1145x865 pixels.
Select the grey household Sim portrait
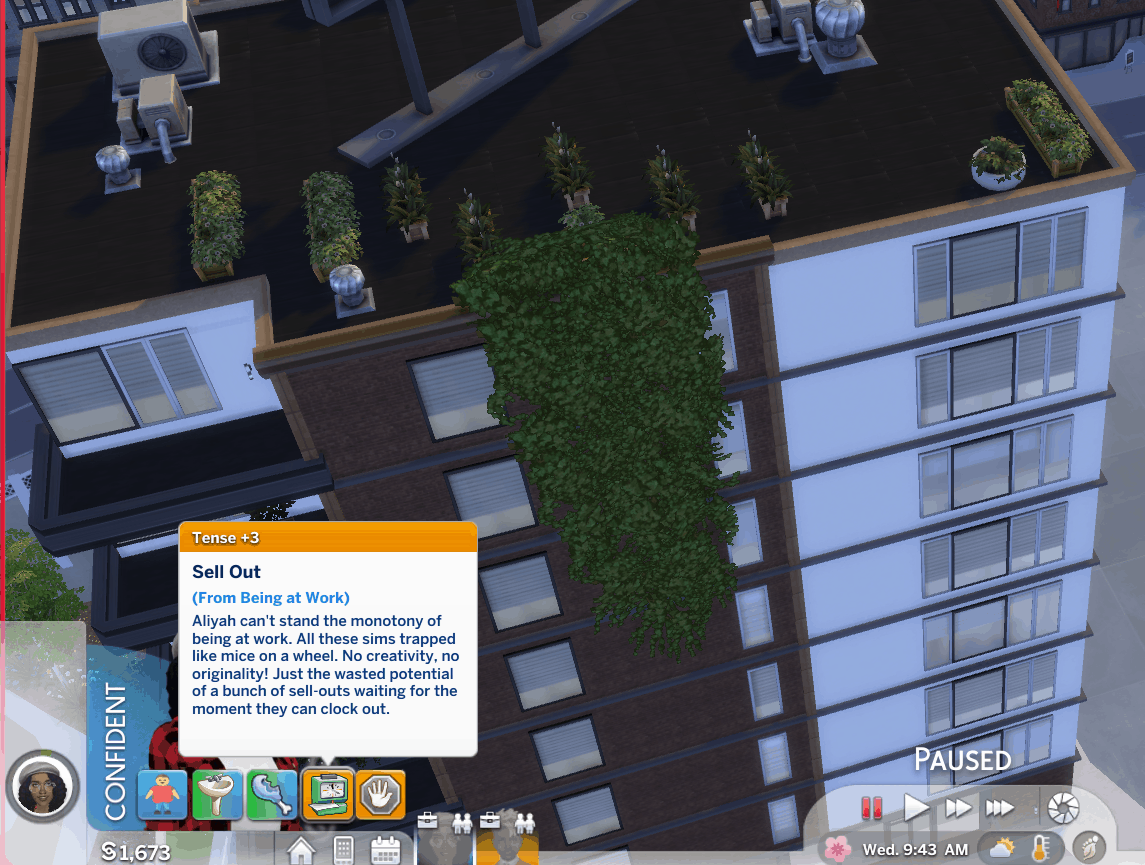[x=444, y=840]
